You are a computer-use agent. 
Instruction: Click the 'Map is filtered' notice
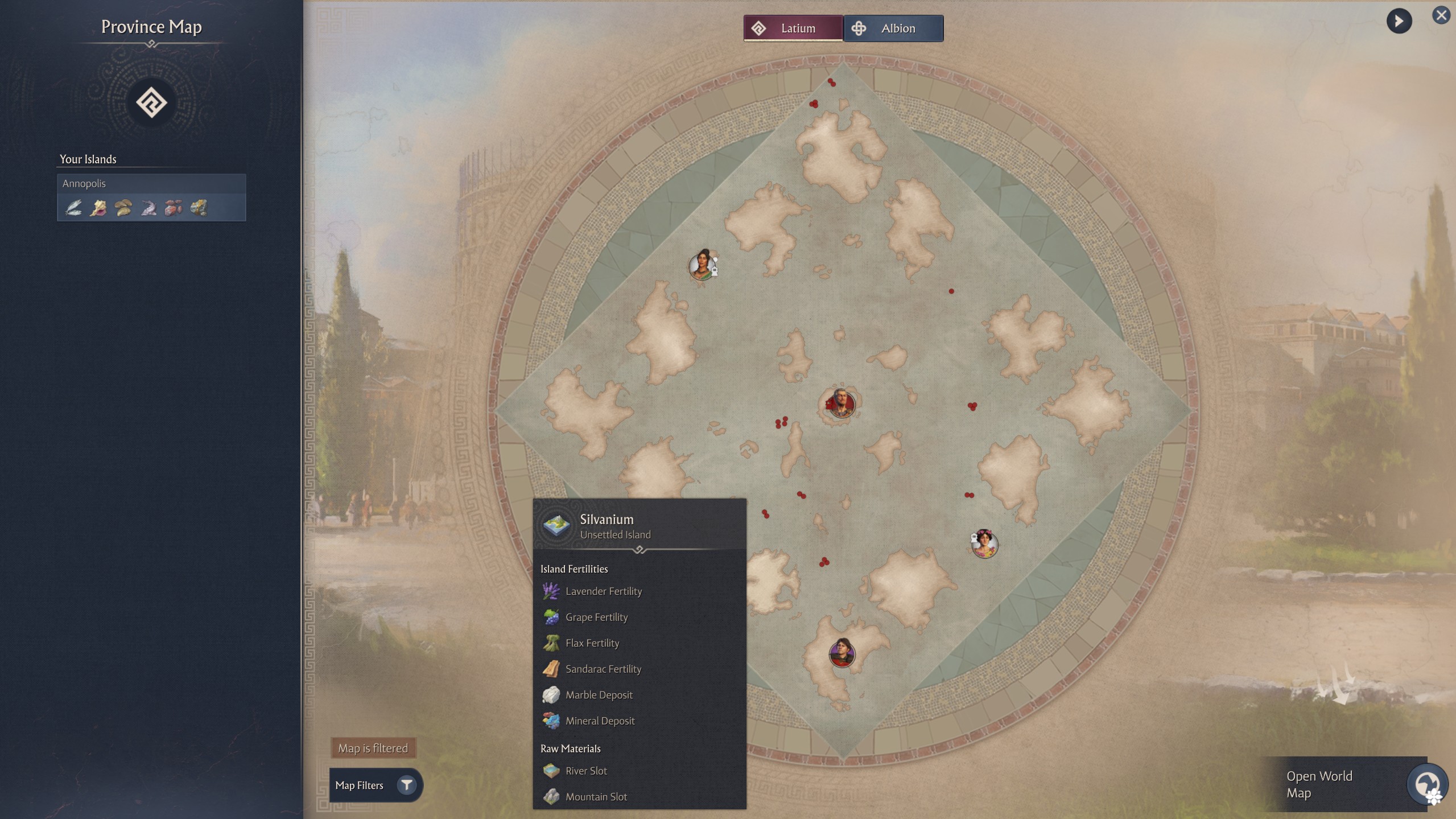(373, 748)
